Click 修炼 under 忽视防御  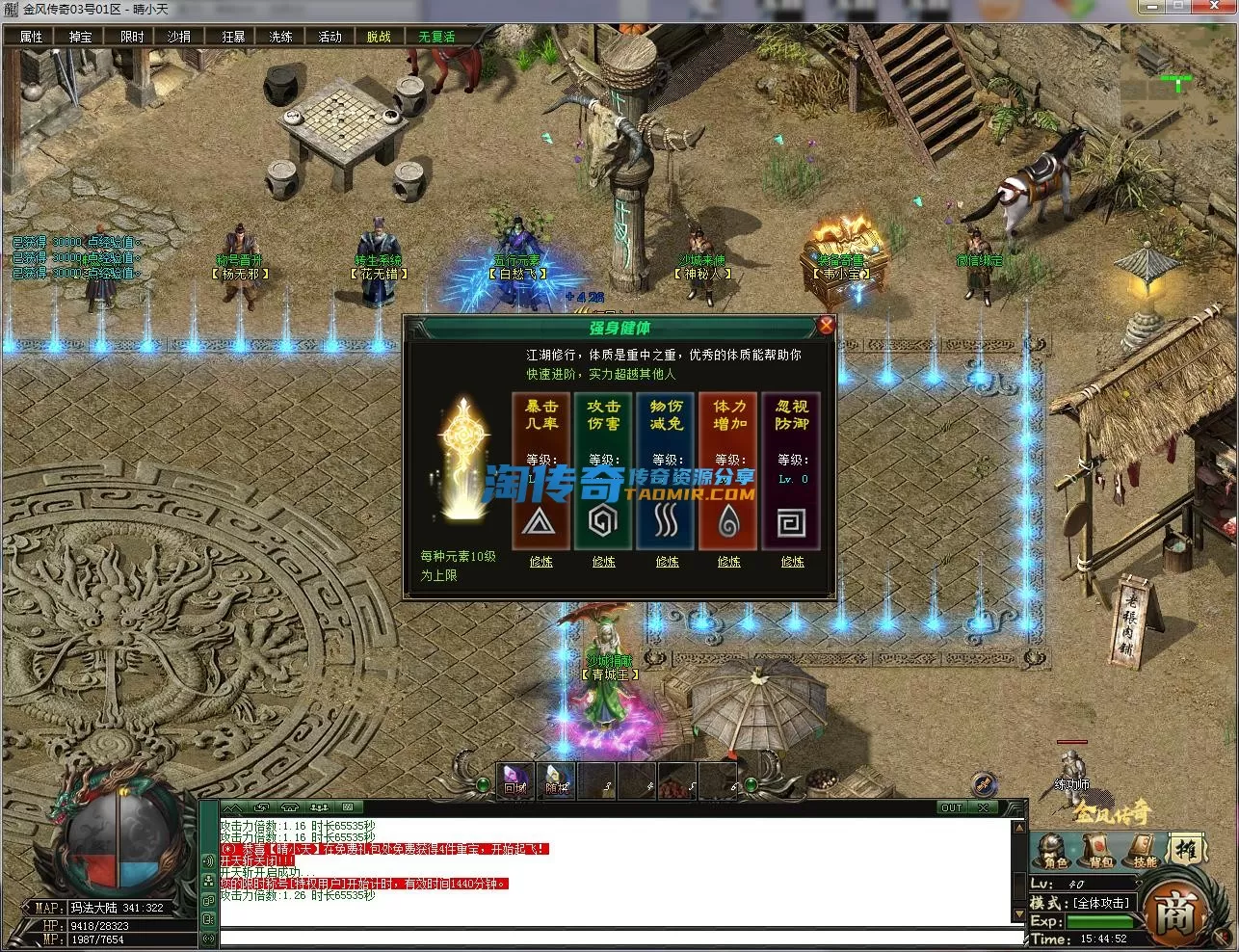click(793, 561)
